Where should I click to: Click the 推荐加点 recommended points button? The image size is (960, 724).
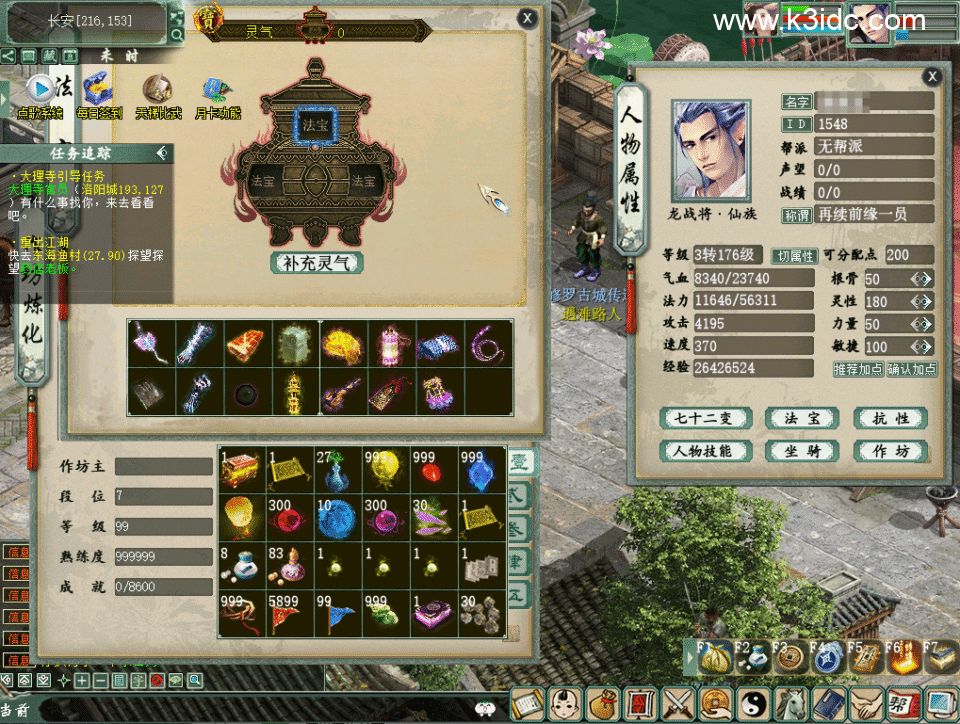click(858, 369)
